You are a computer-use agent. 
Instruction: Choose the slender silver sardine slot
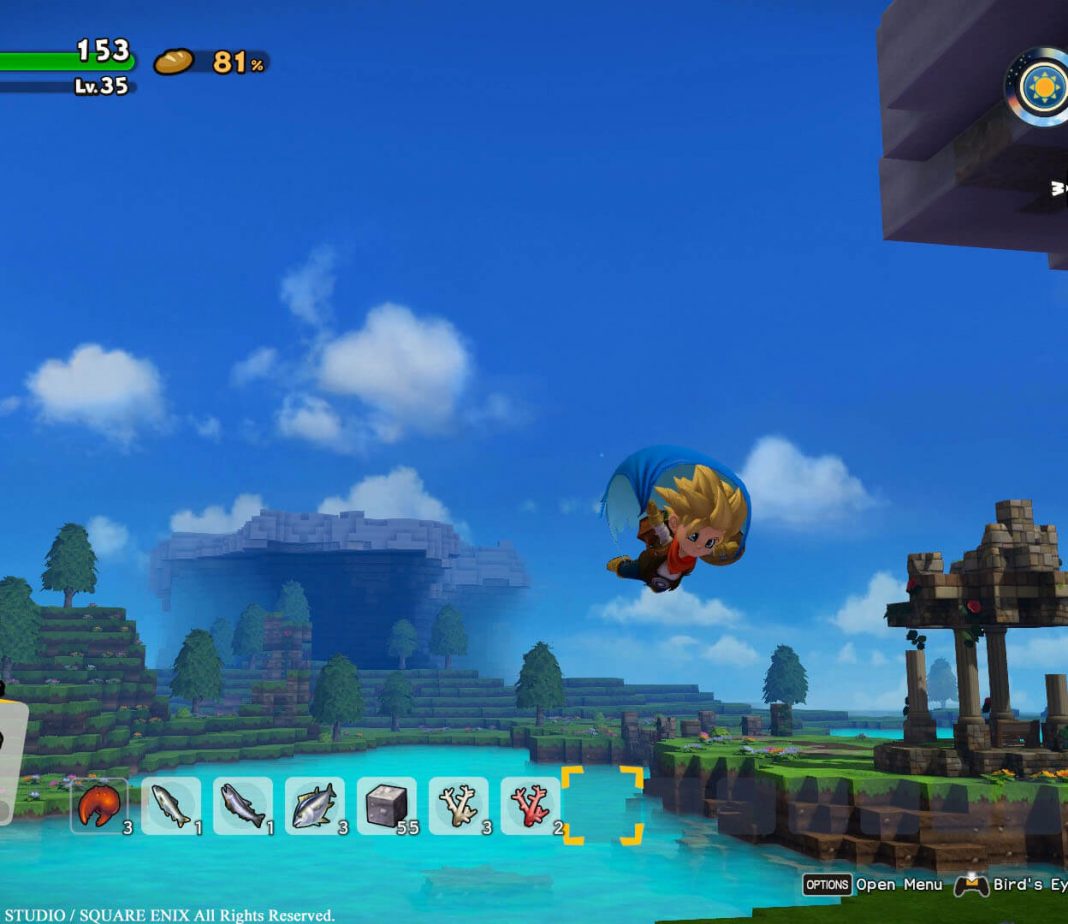click(171, 805)
